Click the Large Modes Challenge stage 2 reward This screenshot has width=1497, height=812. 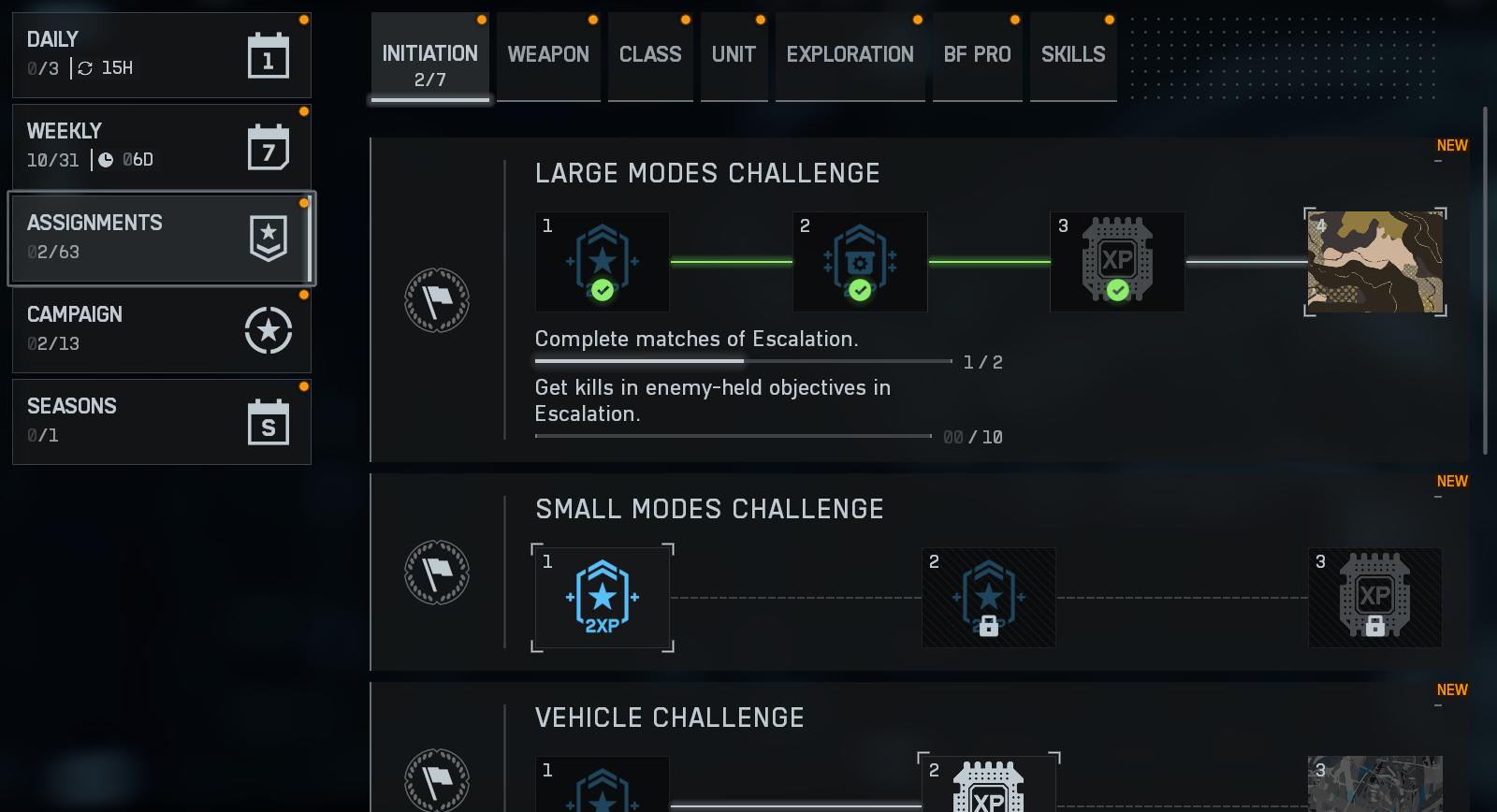pyautogui.click(x=860, y=262)
